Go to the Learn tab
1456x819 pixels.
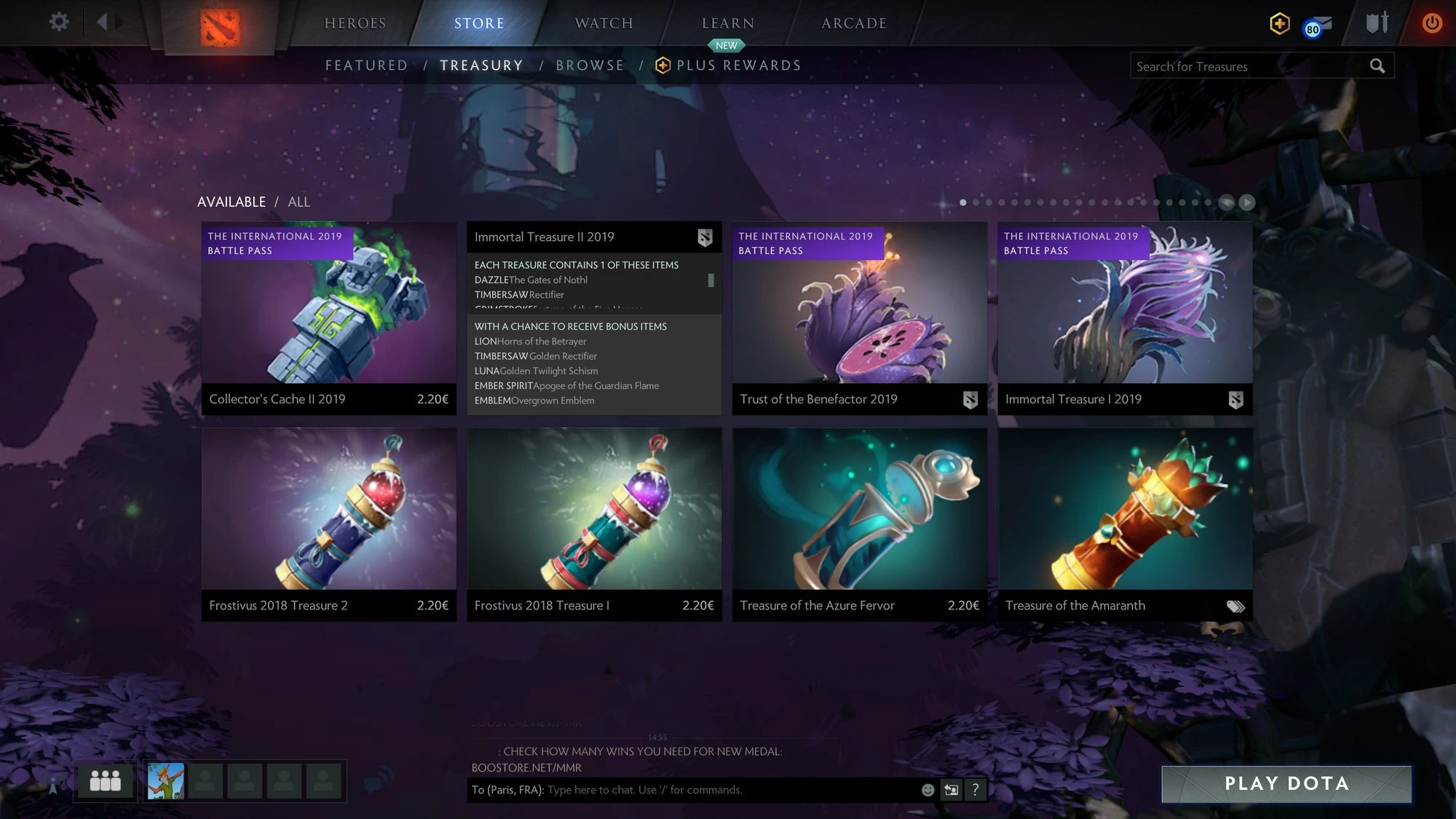click(727, 23)
